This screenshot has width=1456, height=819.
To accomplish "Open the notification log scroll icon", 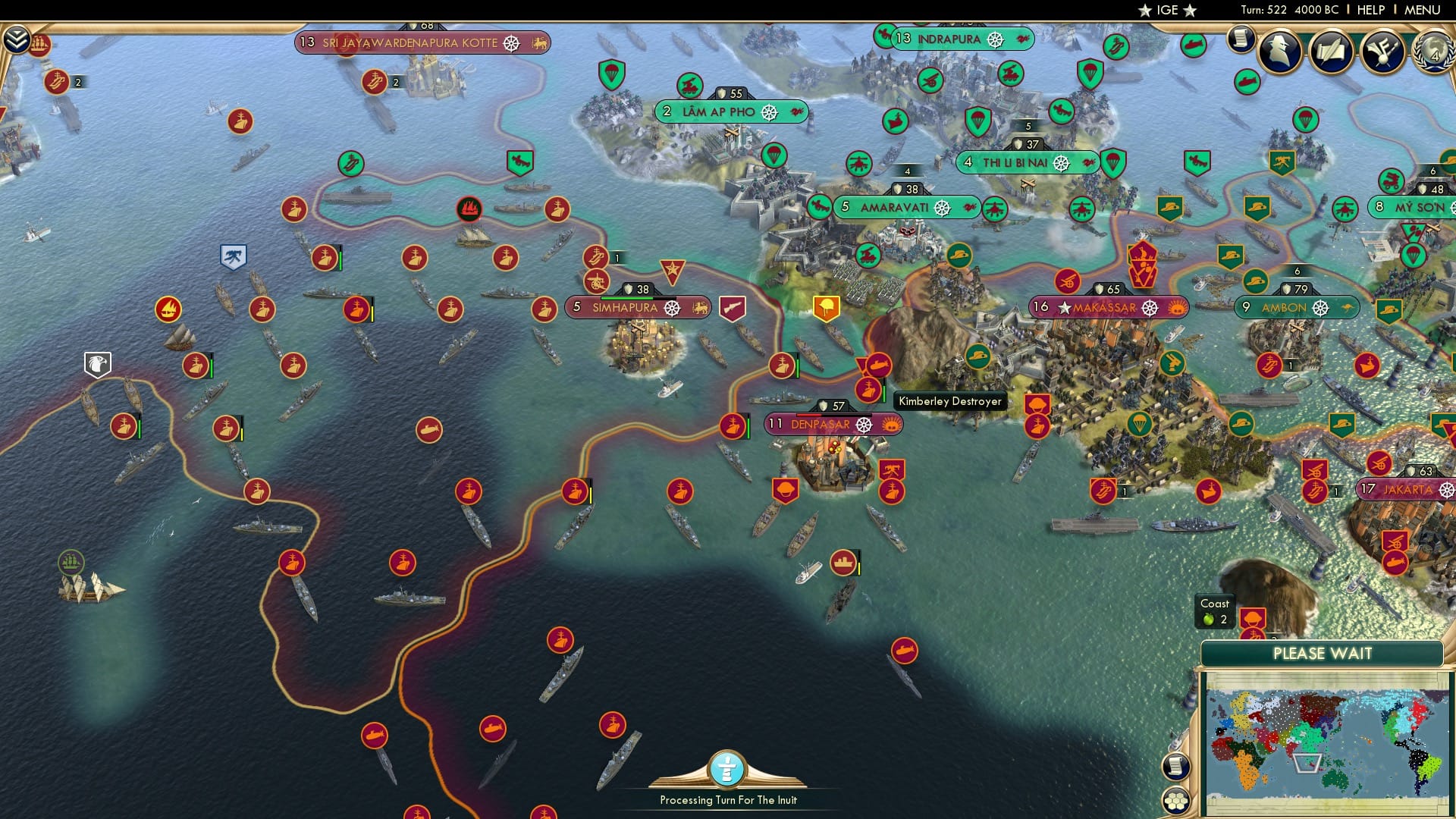I will point(1241,37).
